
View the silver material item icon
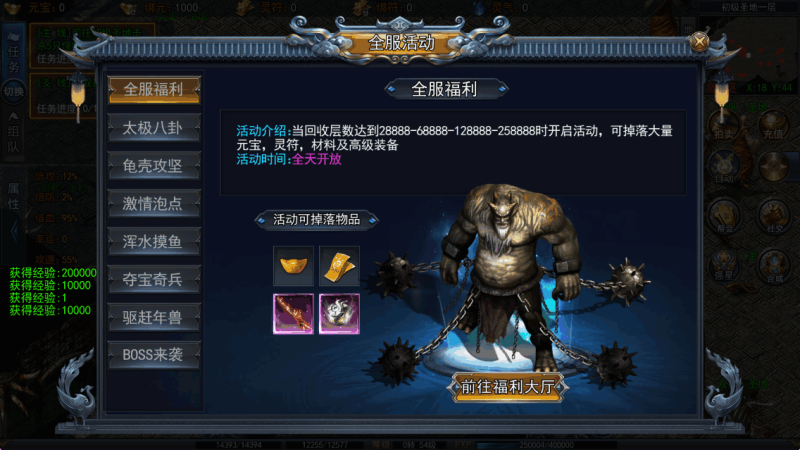339,313
